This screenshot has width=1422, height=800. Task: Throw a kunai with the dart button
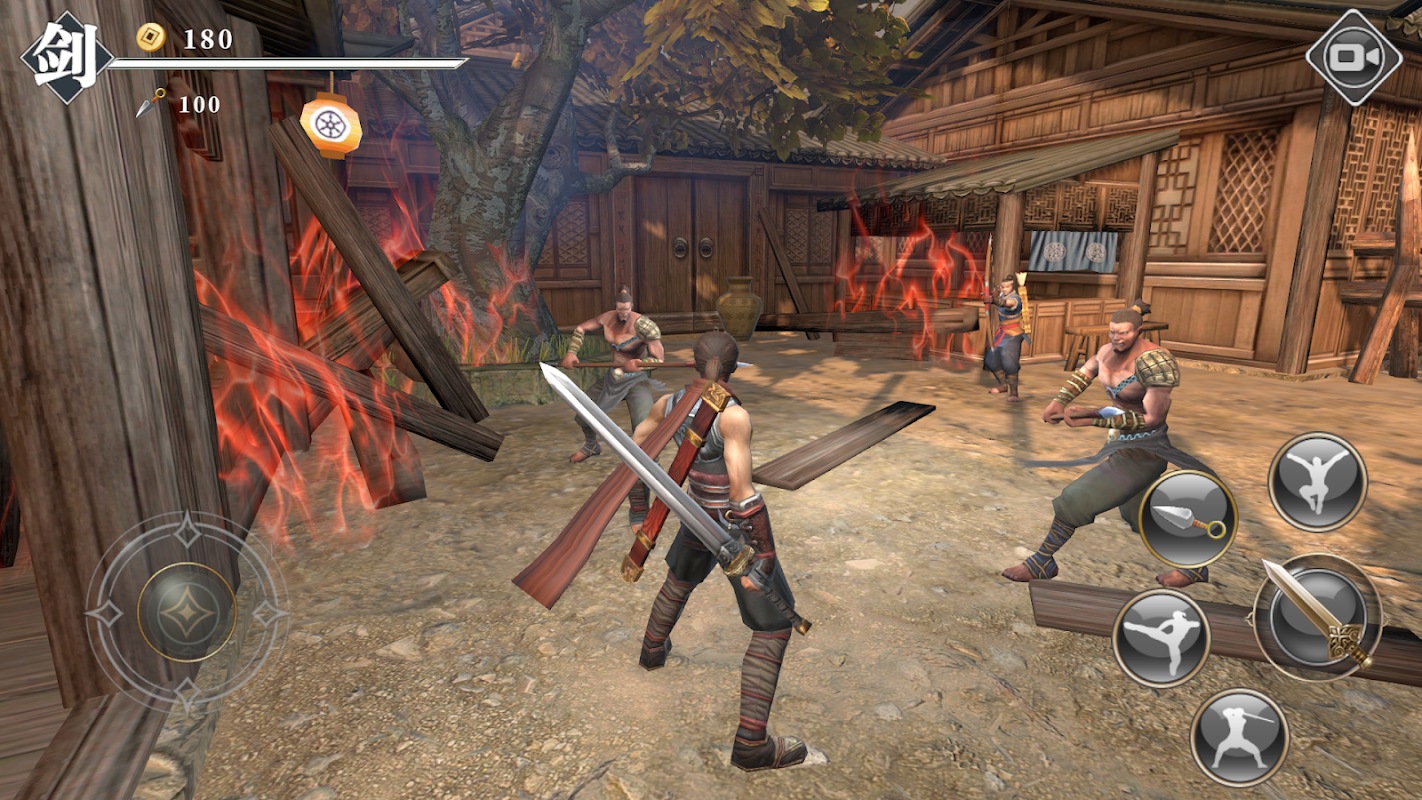point(1188,518)
